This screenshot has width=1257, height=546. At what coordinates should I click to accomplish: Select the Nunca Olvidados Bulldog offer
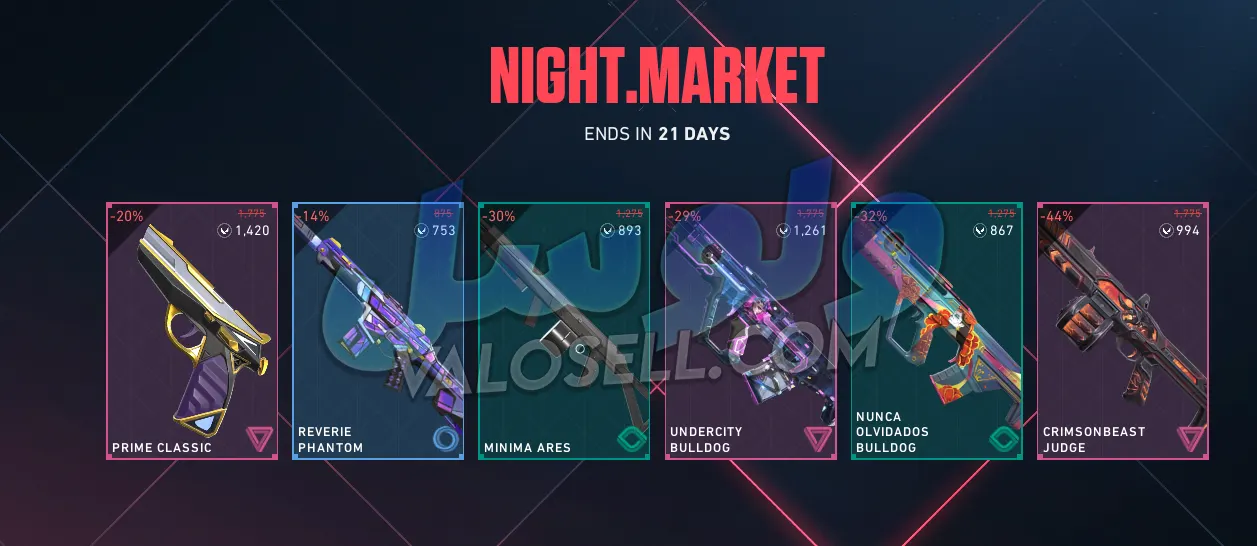pyautogui.click(x=936, y=331)
